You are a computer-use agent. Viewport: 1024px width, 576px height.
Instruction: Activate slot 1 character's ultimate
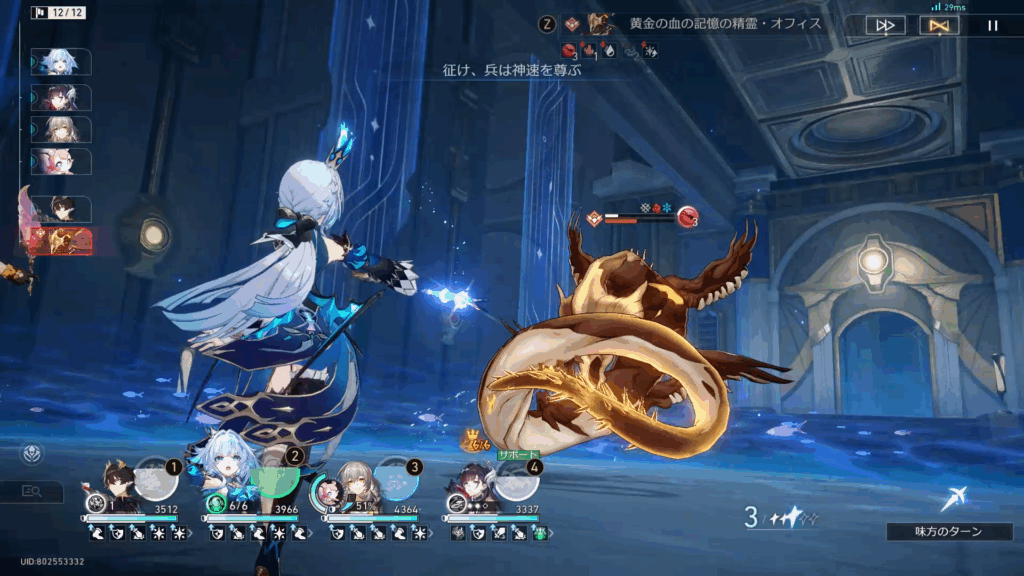157,478
